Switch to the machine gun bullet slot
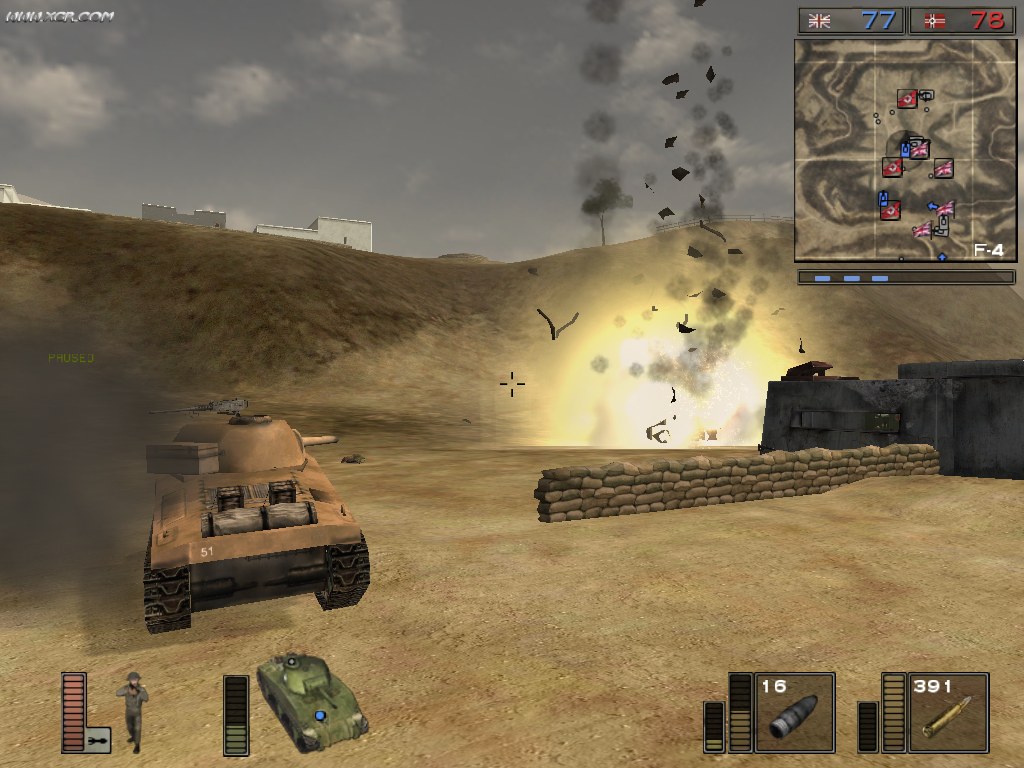This screenshot has width=1024, height=768. click(947, 712)
